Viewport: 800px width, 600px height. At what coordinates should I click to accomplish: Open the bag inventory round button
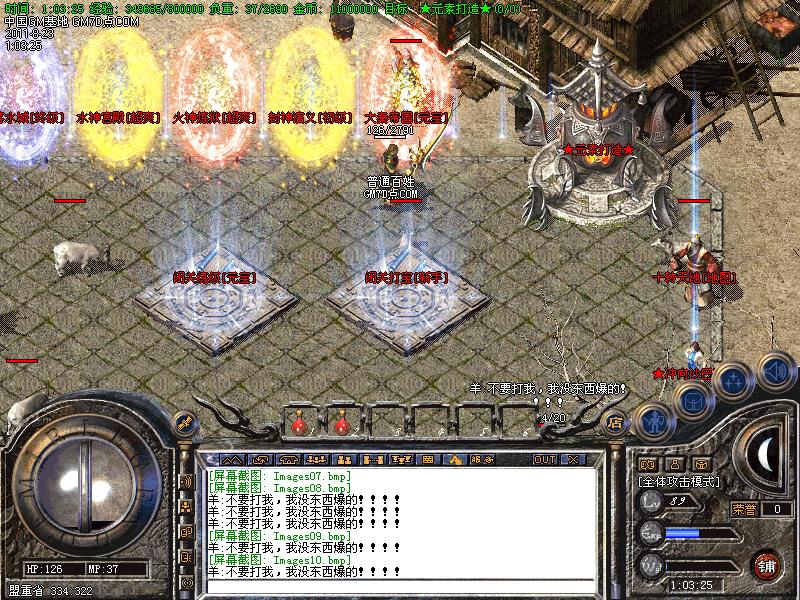pos(692,402)
